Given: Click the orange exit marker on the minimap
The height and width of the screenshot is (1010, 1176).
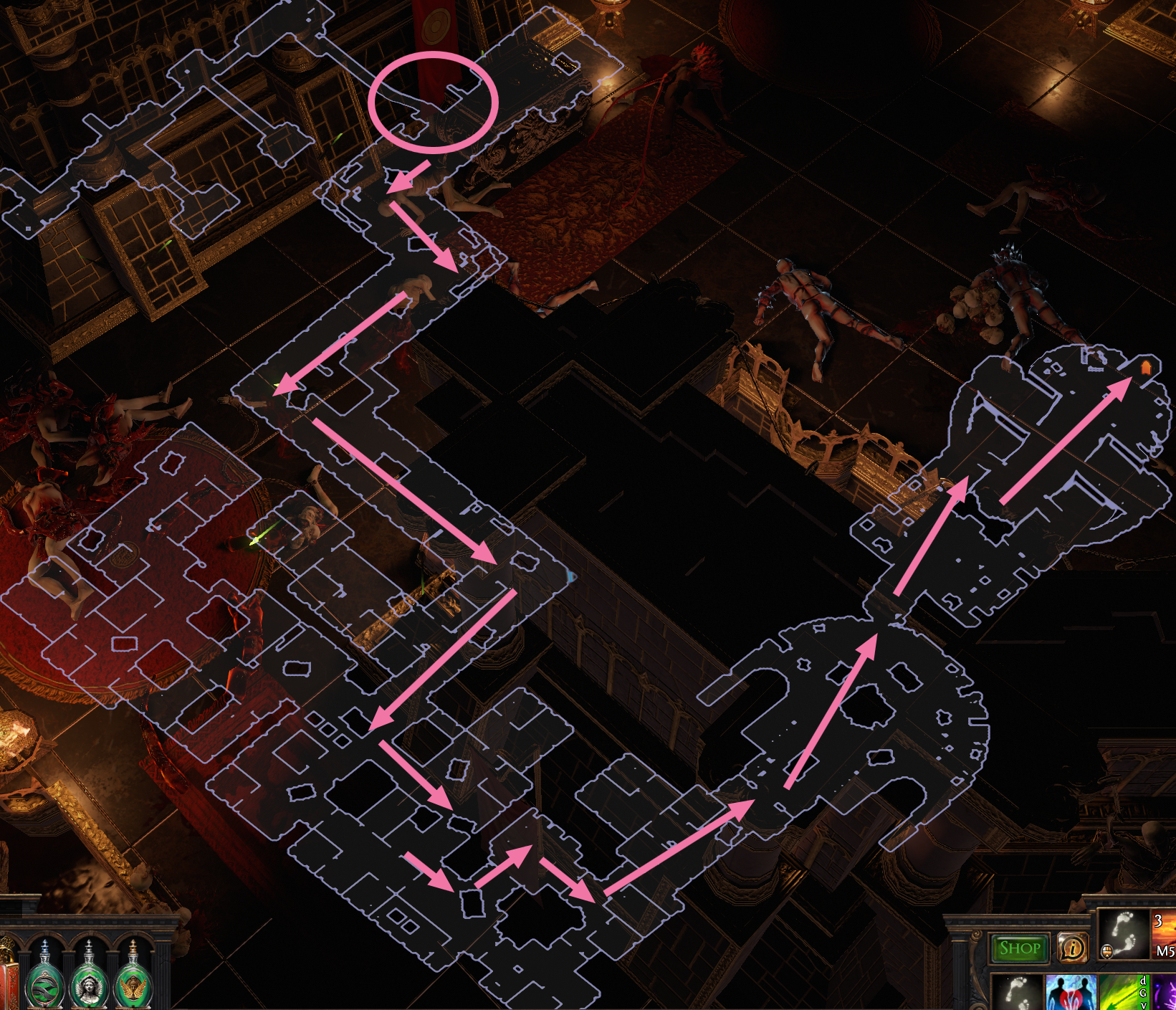Looking at the screenshot, I should pyautogui.click(x=1147, y=368).
